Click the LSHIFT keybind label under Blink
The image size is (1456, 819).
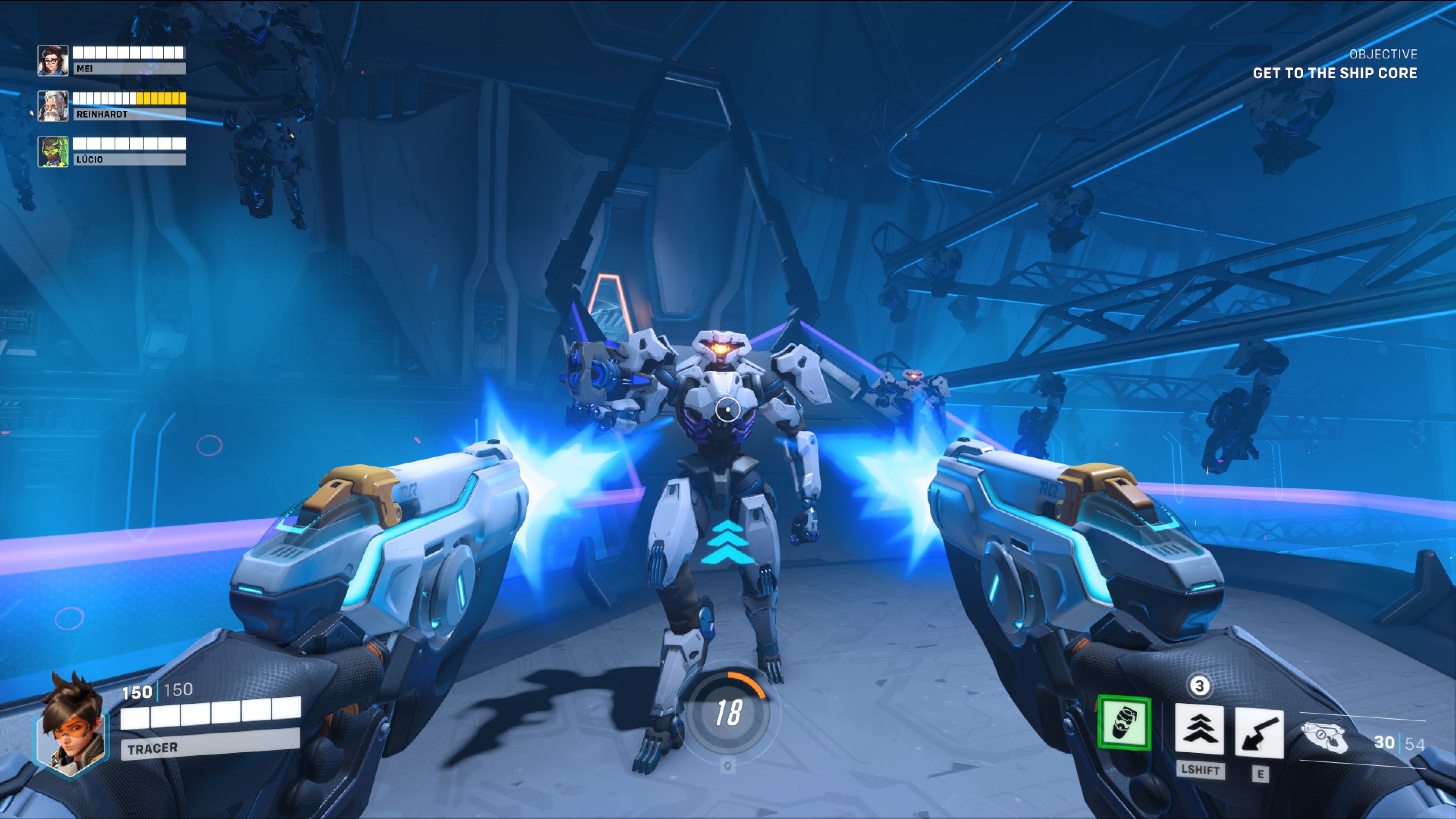pyautogui.click(x=1200, y=770)
